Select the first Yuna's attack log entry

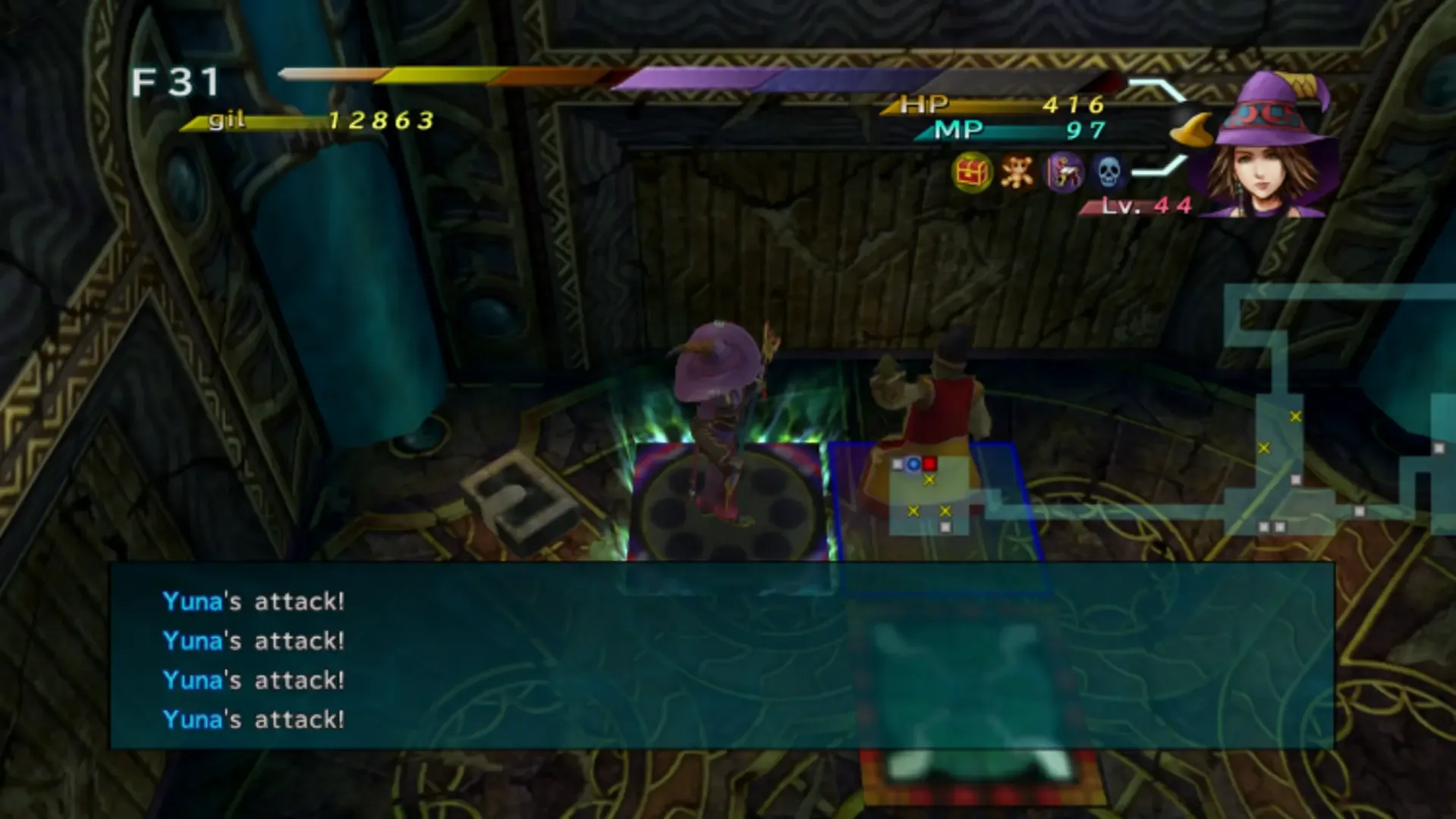254,601
